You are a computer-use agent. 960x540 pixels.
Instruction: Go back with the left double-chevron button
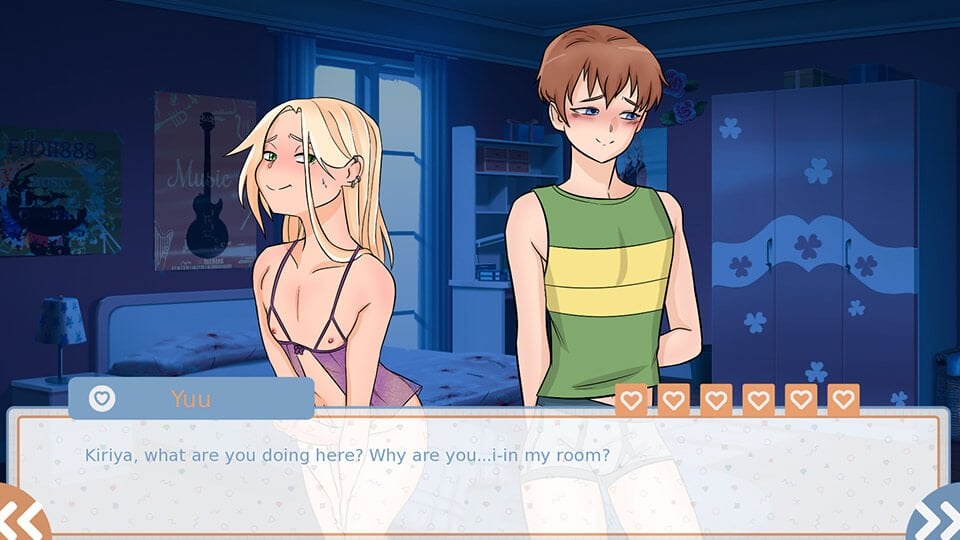pyautogui.click(x=22, y=518)
